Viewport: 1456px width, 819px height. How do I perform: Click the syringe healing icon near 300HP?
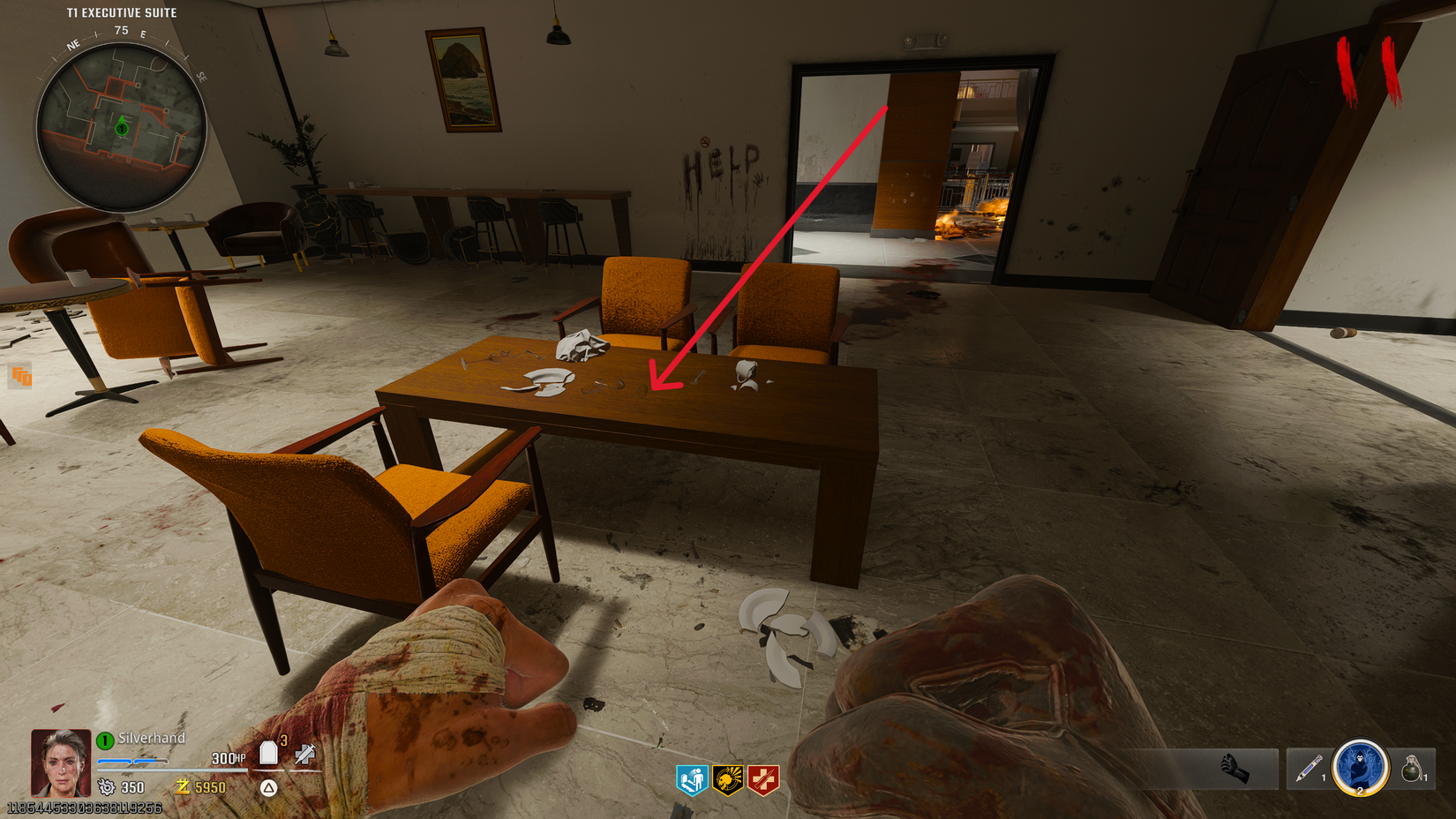coord(304,755)
